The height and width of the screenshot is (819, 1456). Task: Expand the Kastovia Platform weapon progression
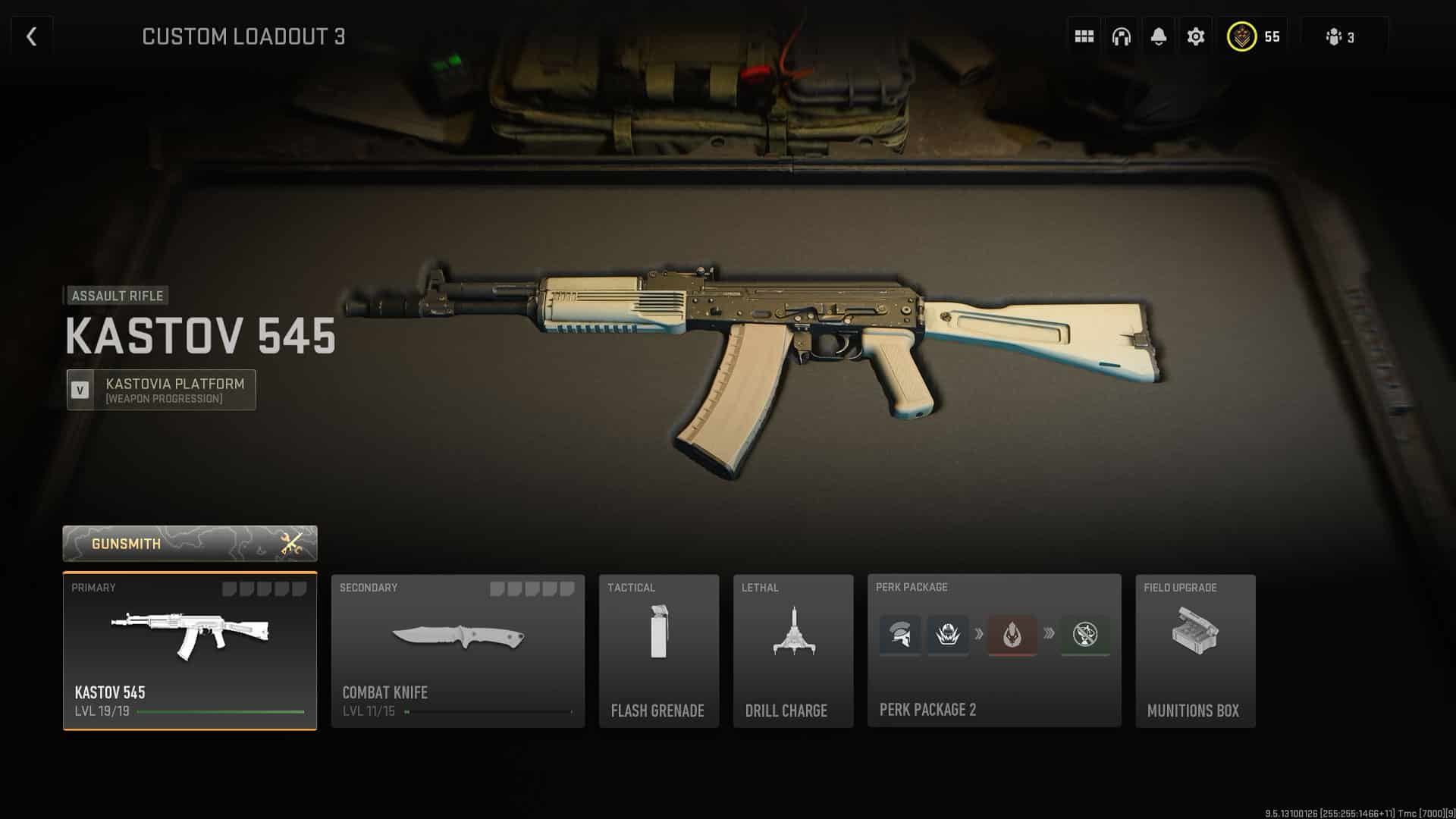click(x=160, y=389)
